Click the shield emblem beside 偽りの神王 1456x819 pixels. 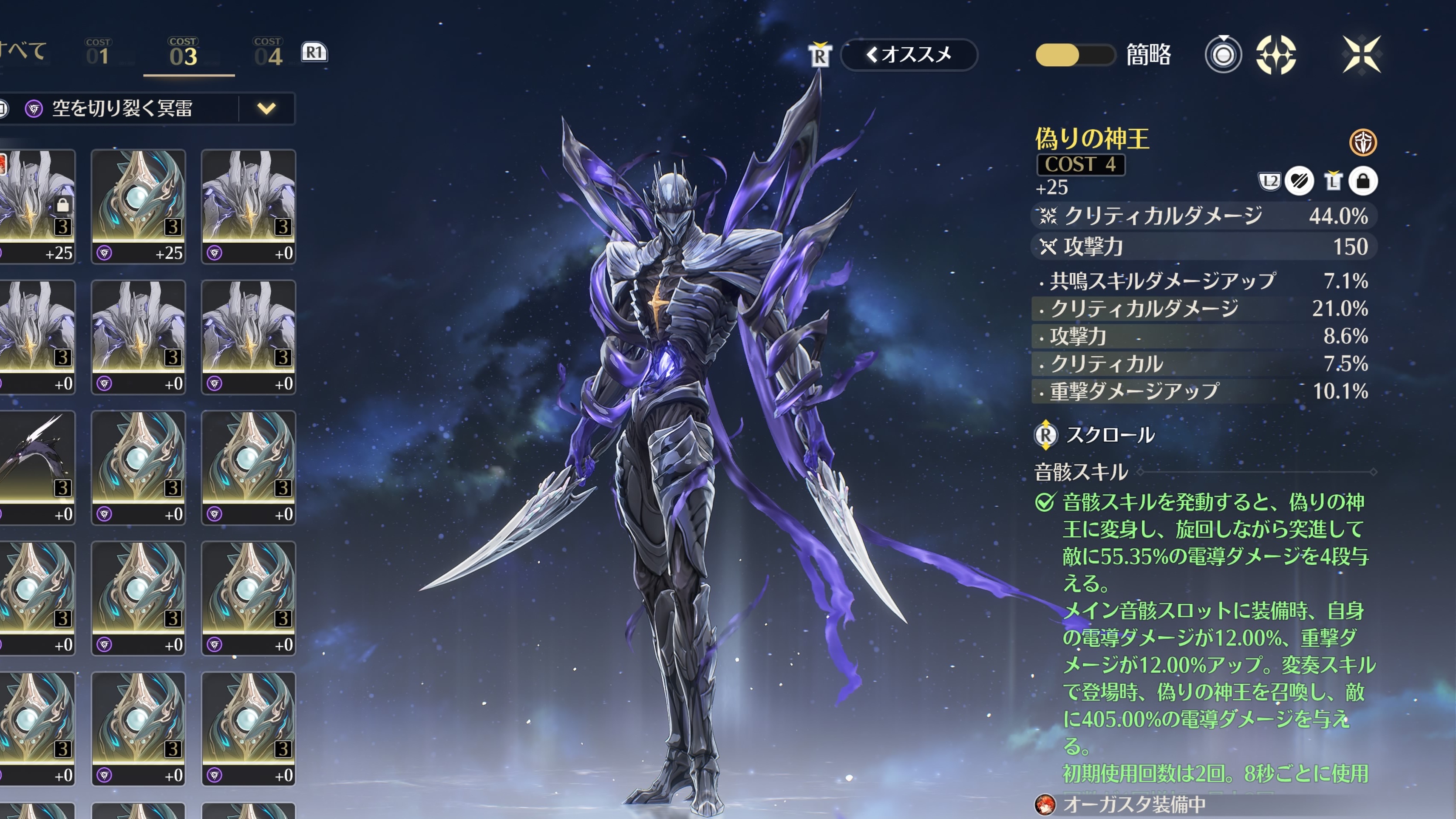pos(1363,142)
